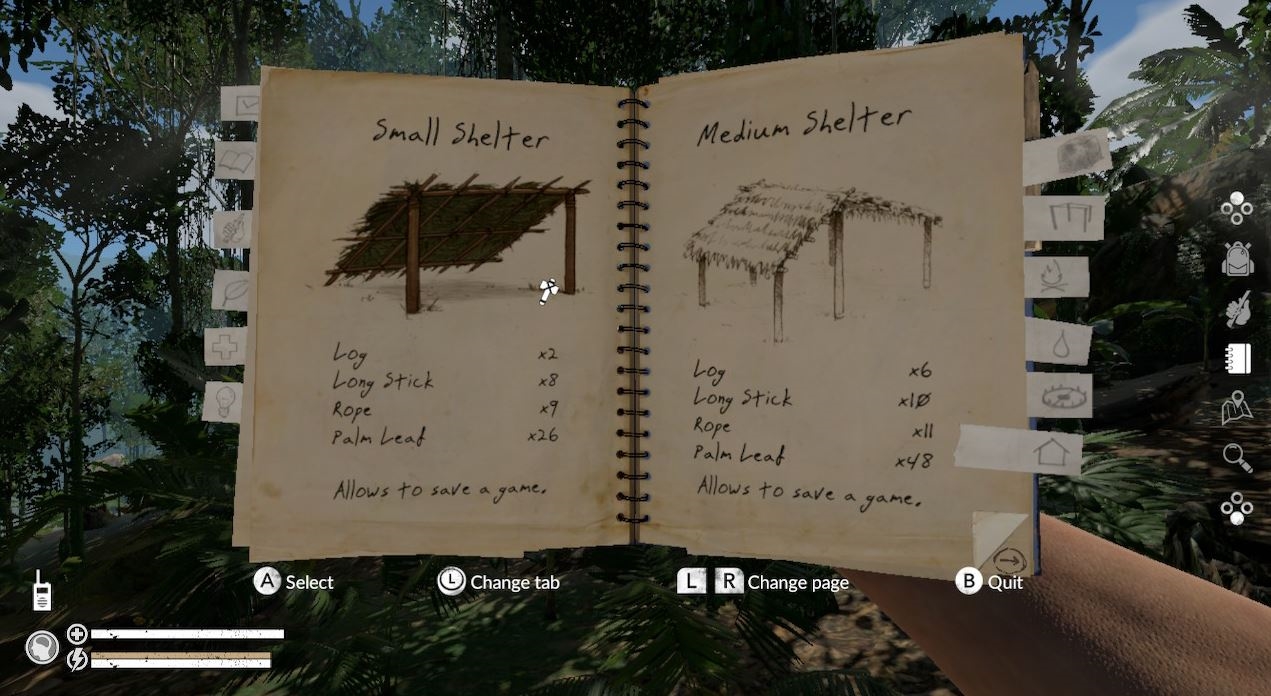Open the lightbulb hints tab
1271x696 pixels.
click(x=222, y=401)
